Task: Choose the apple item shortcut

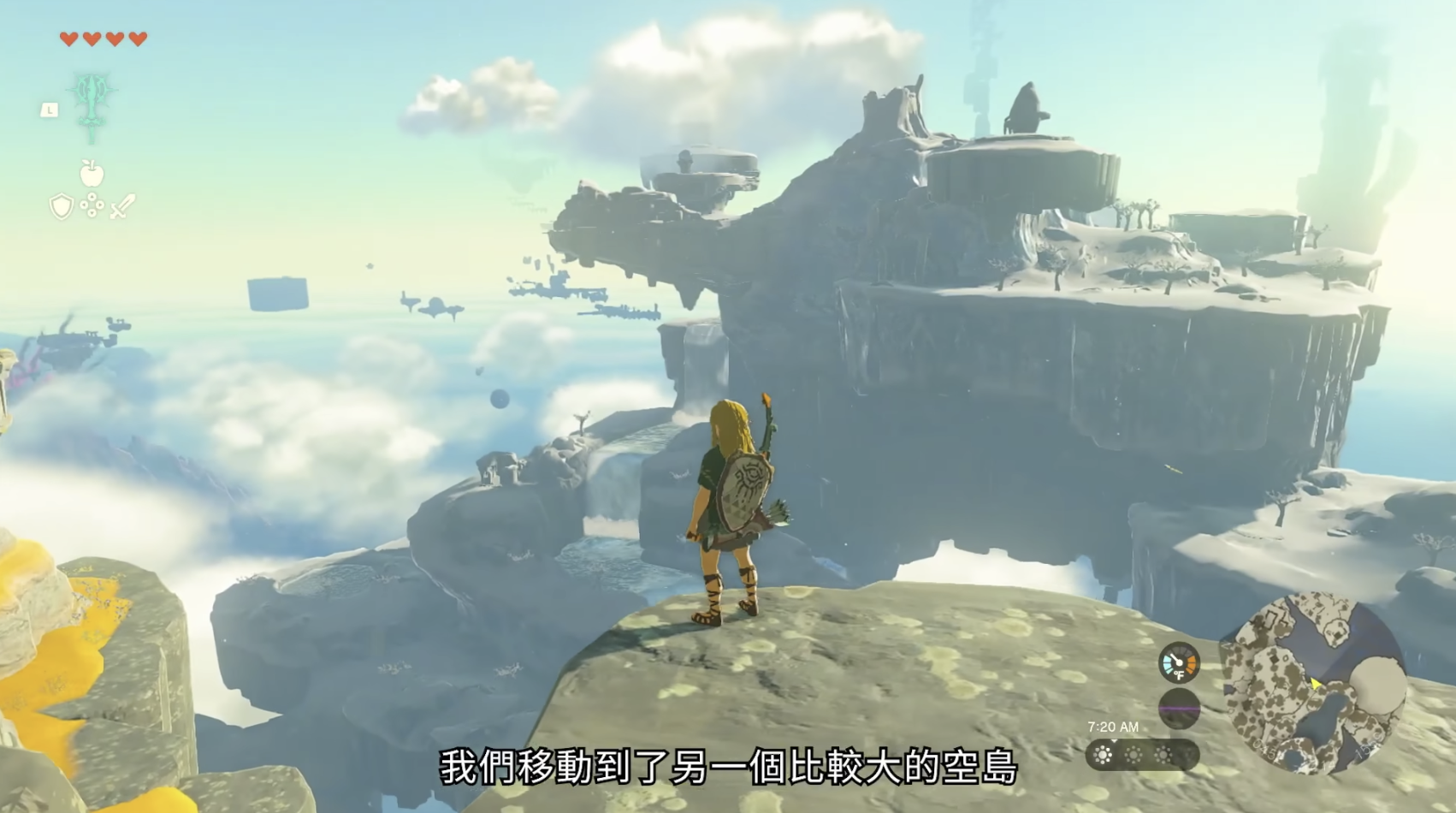Action: click(x=92, y=174)
